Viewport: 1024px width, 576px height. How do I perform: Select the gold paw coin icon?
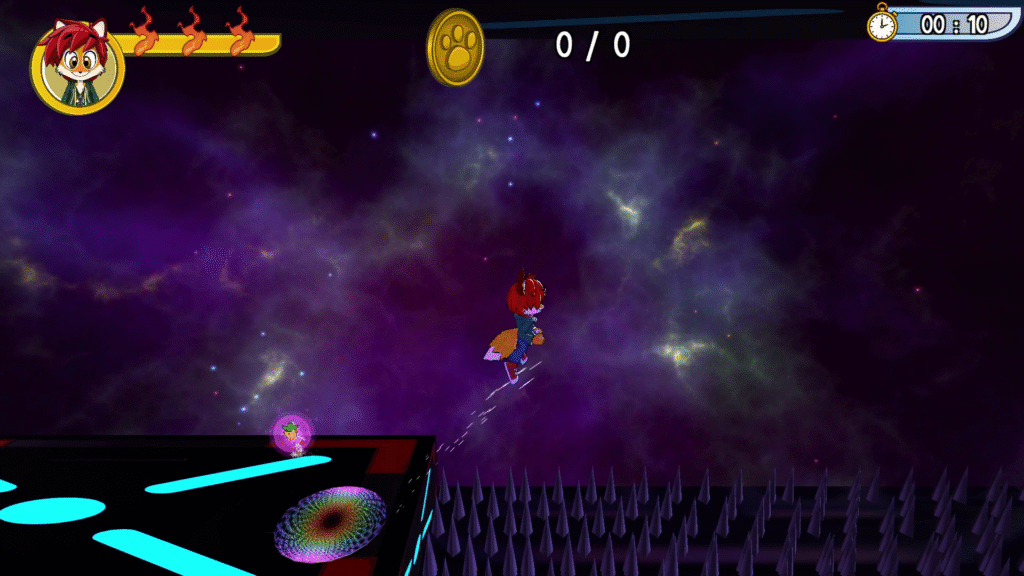coord(456,47)
